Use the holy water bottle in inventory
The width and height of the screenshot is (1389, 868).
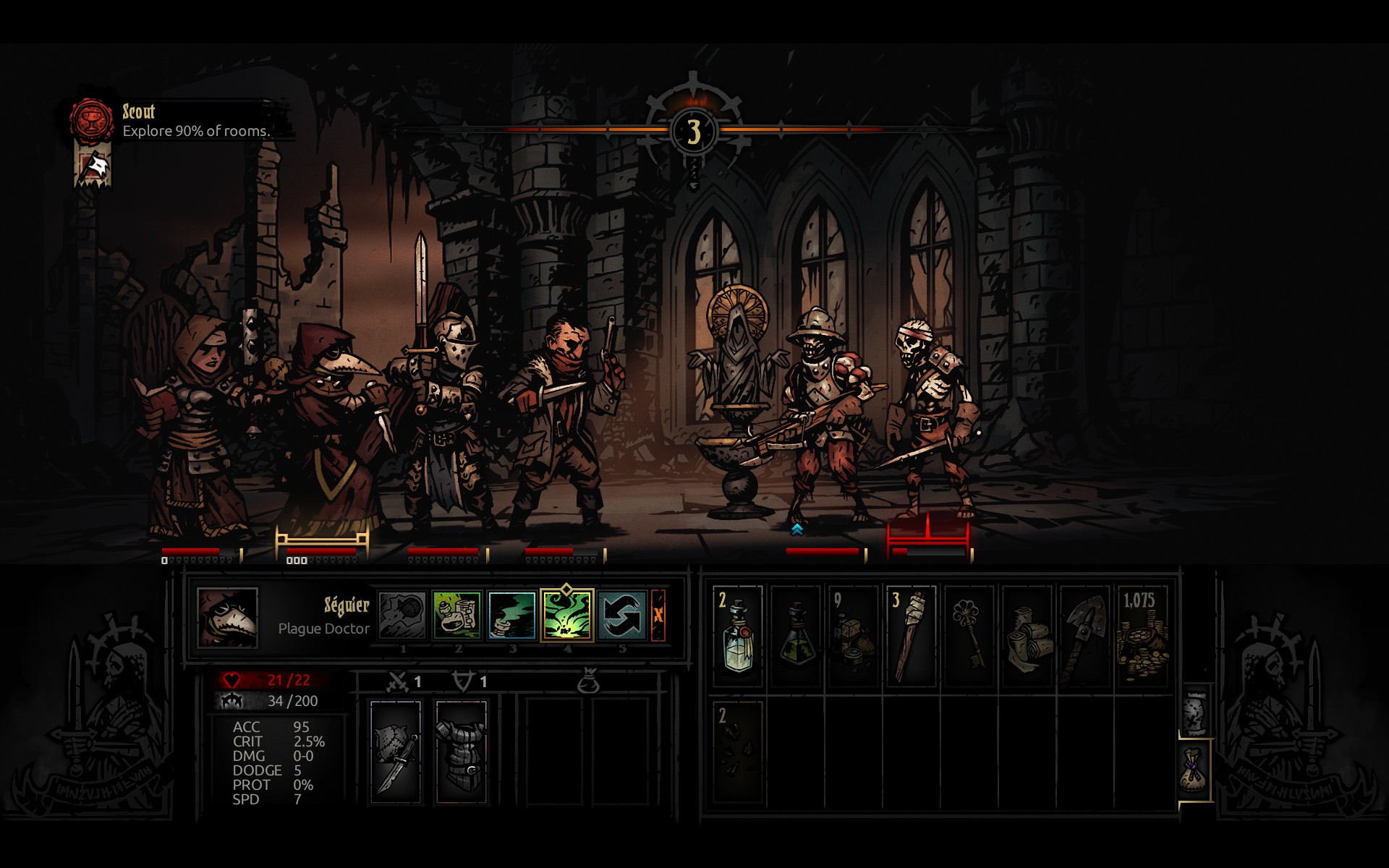pos(738,636)
